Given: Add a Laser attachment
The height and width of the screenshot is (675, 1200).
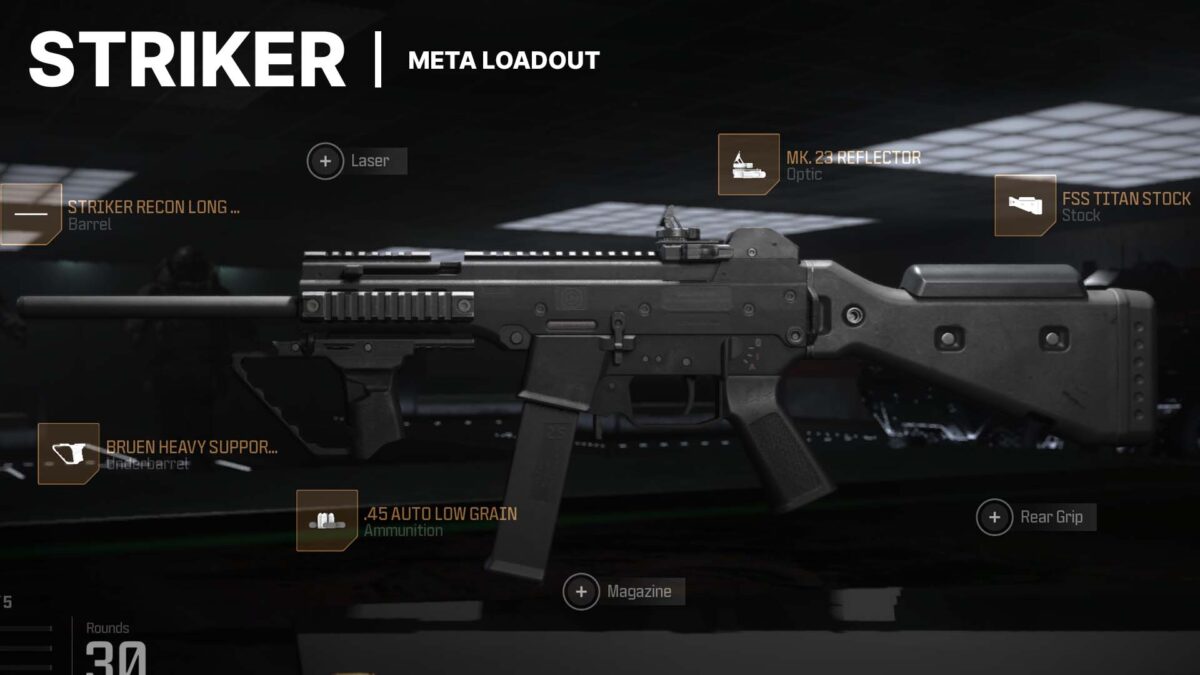Looking at the screenshot, I should coord(325,161).
